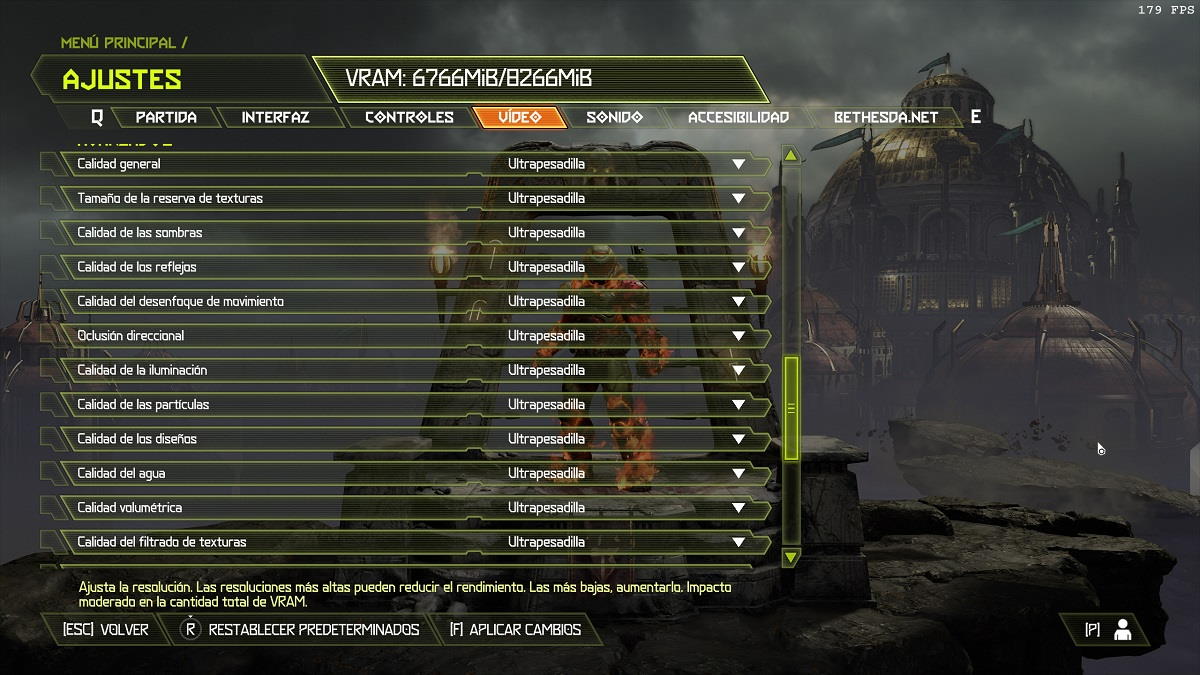The image size is (1200, 675).
Task: Select the Sonido tab
Action: click(614, 117)
